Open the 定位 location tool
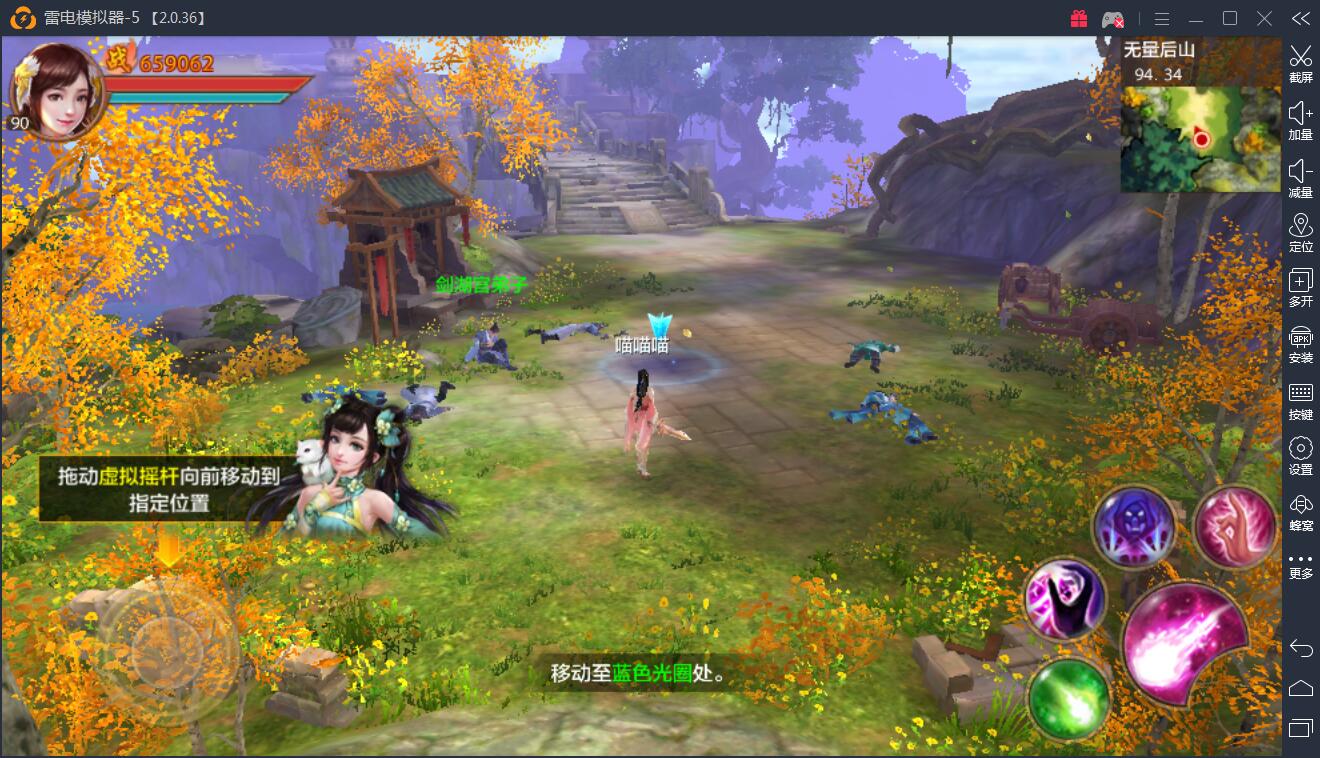The image size is (1320, 758). point(1300,232)
